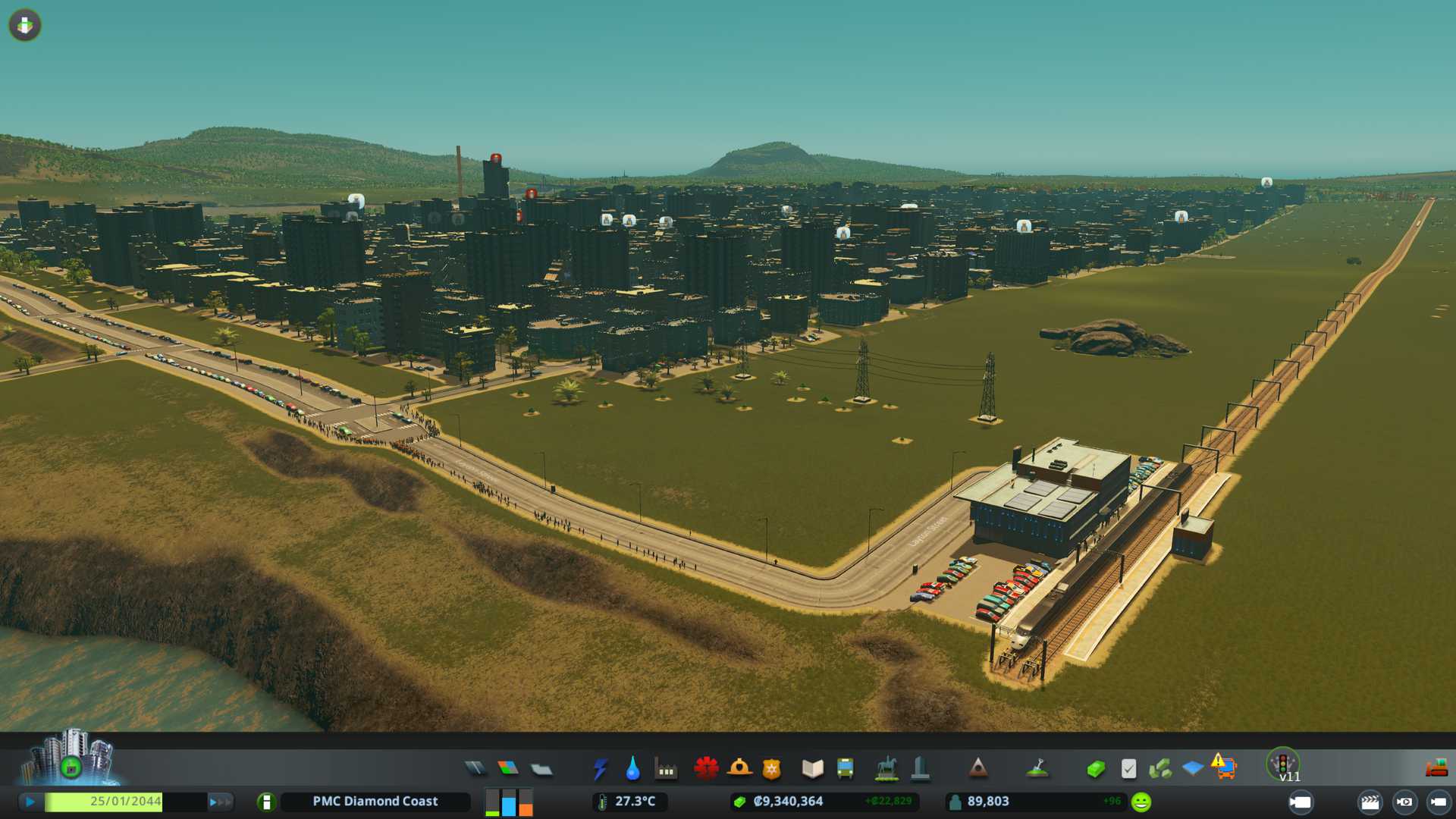The image size is (1456, 819).
Task: Open the Economy green money panel
Action: pos(1095,769)
